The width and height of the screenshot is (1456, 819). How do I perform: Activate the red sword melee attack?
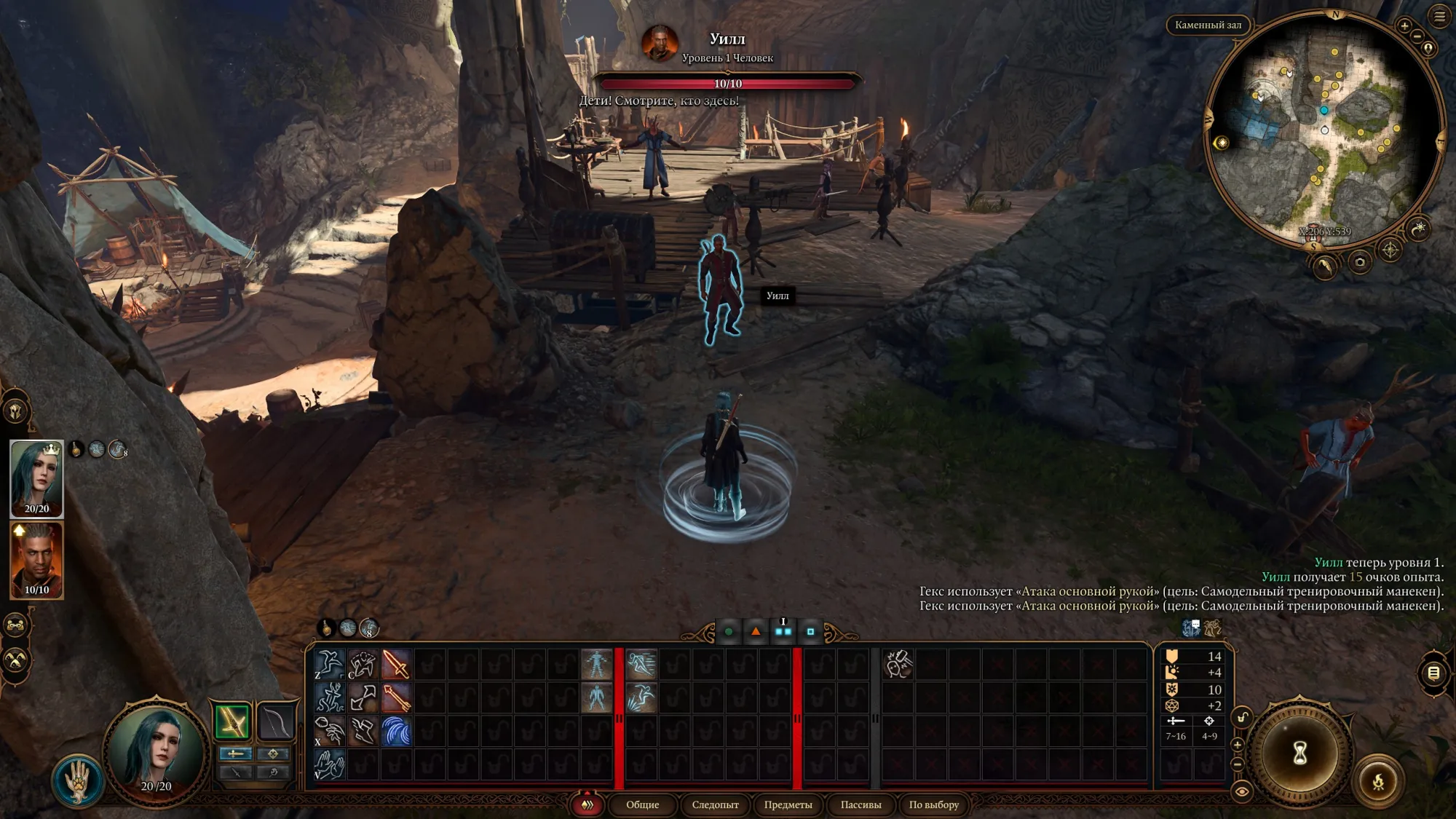pos(396,665)
